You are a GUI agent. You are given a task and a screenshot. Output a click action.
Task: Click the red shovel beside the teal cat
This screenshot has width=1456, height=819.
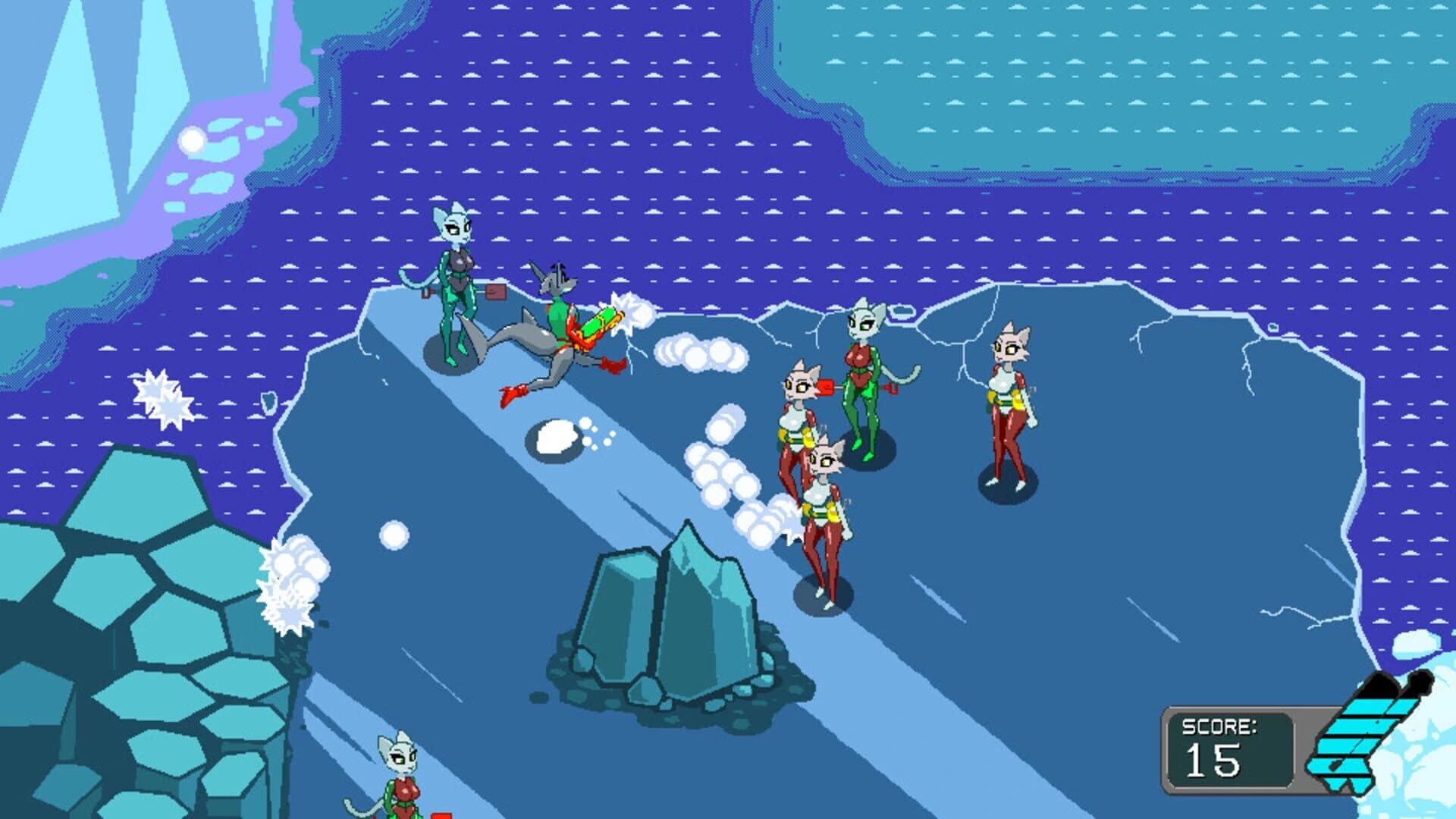pos(497,292)
